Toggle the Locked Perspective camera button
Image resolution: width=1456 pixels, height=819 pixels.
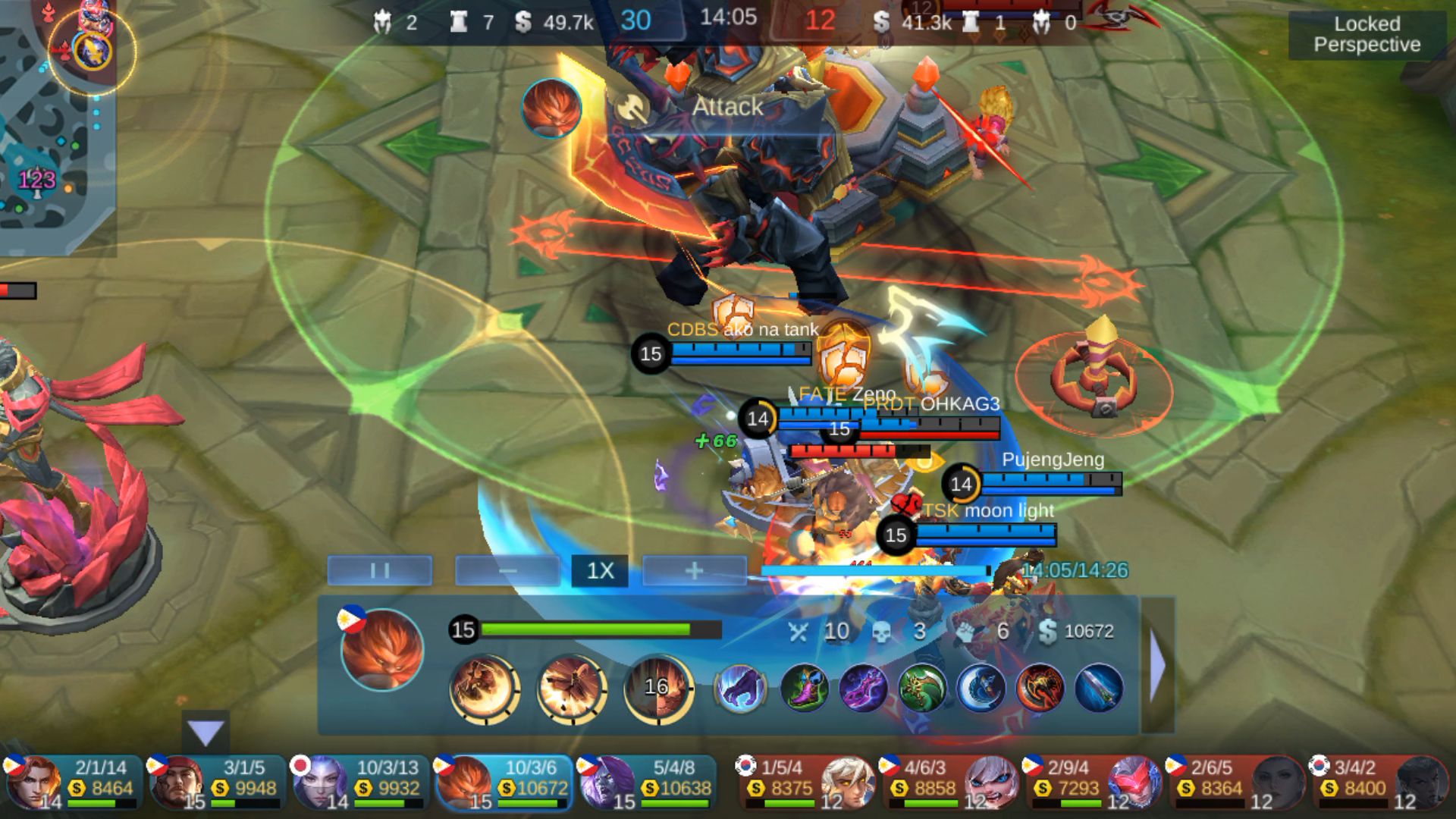[1367, 35]
